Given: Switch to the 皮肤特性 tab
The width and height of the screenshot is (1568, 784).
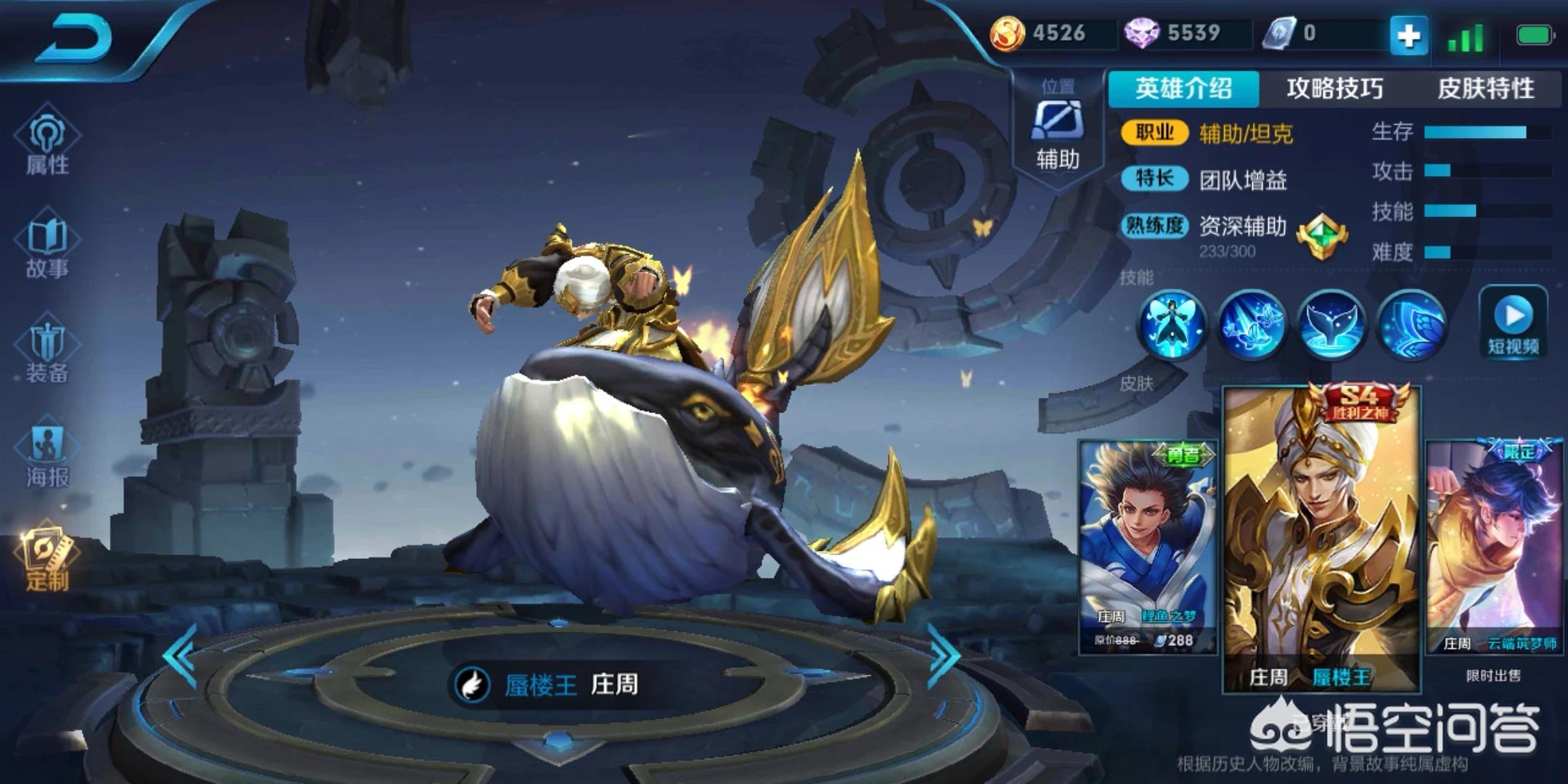Looking at the screenshot, I should (x=1485, y=89).
